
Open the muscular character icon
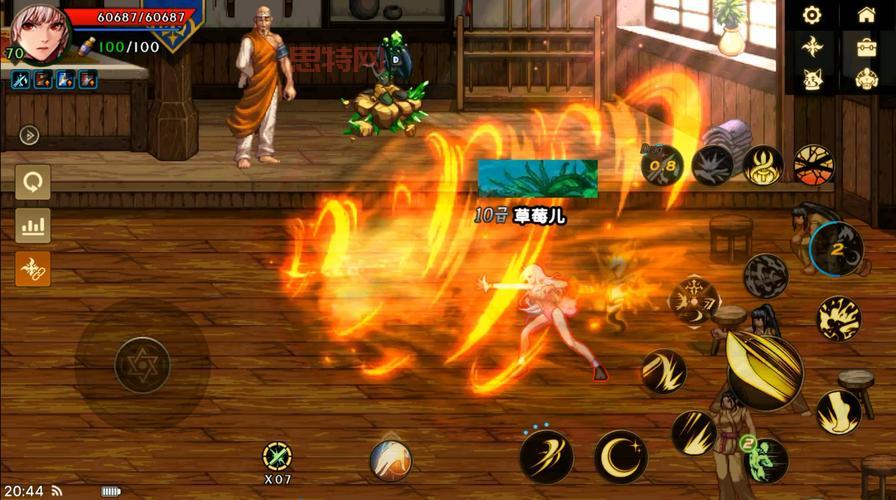866,79
